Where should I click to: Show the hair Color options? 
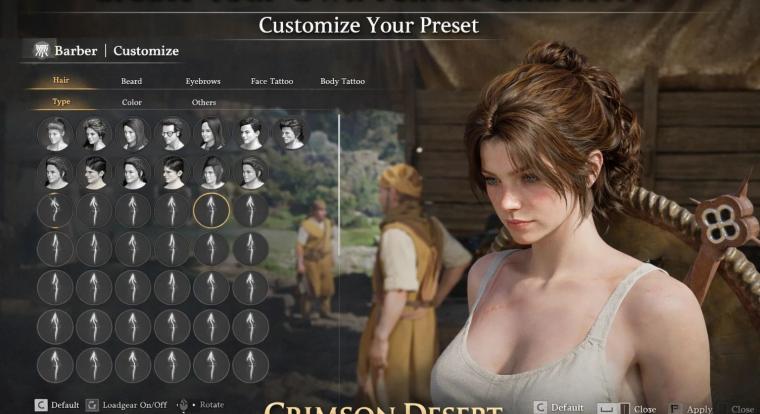point(132,102)
